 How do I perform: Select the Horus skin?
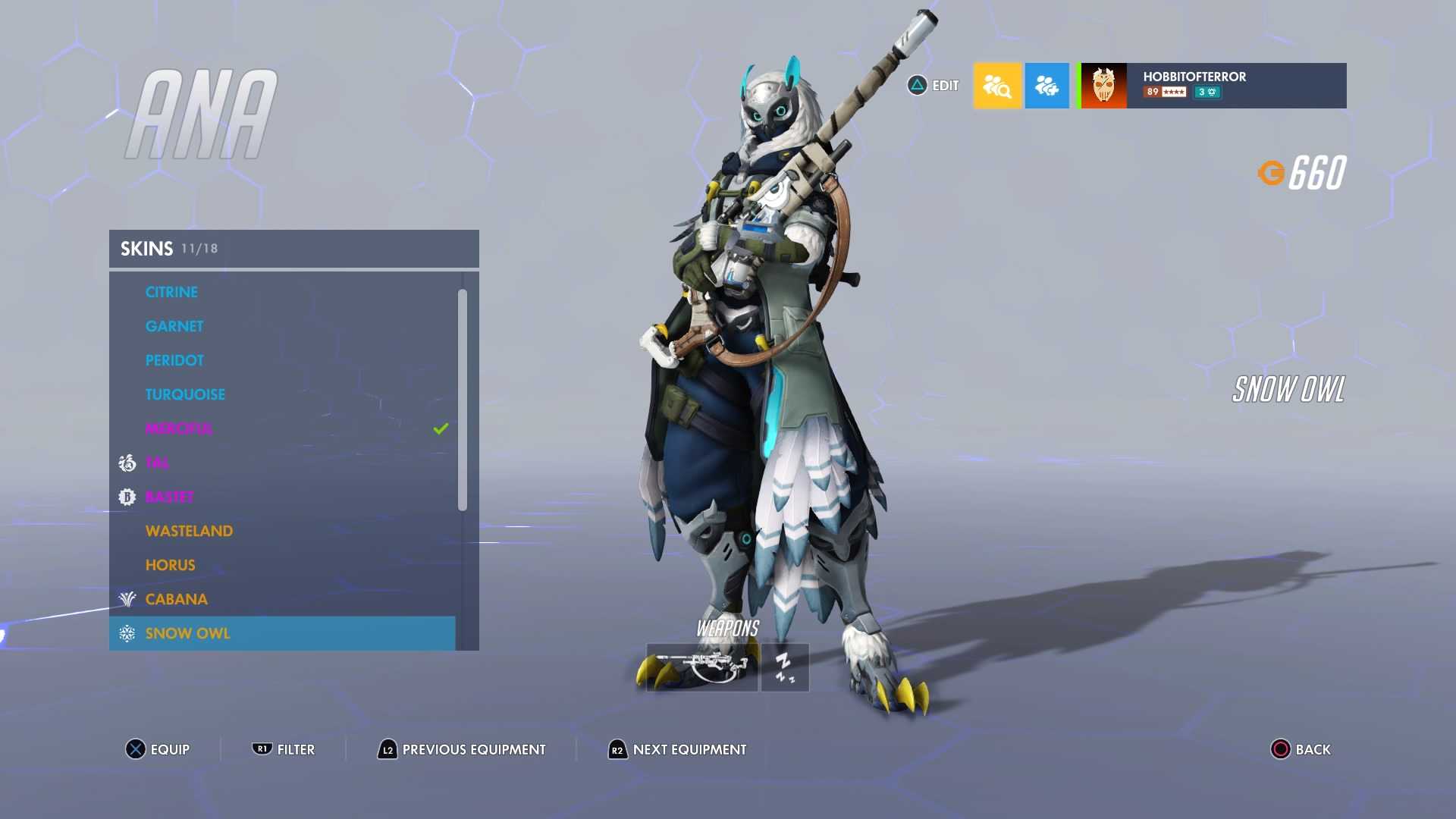coord(170,565)
